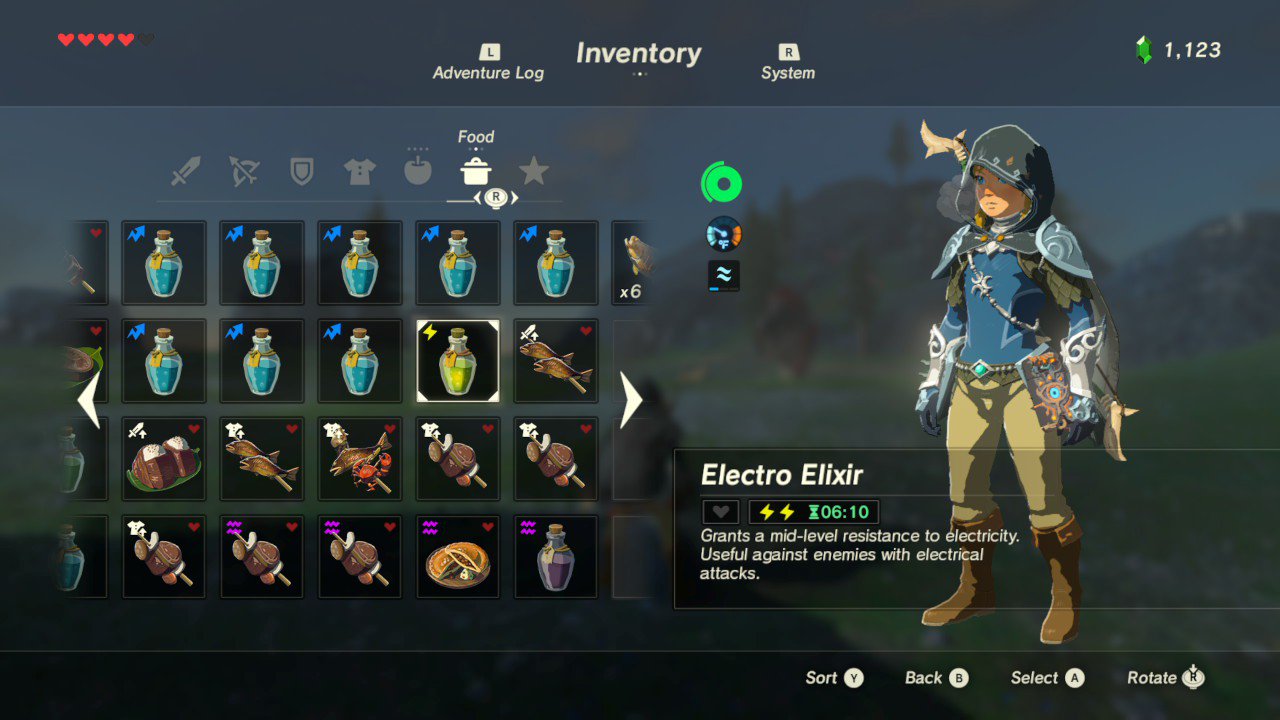The image size is (1280, 720).
Task: Click the green stamina status icon
Action: [x=722, y=182]
